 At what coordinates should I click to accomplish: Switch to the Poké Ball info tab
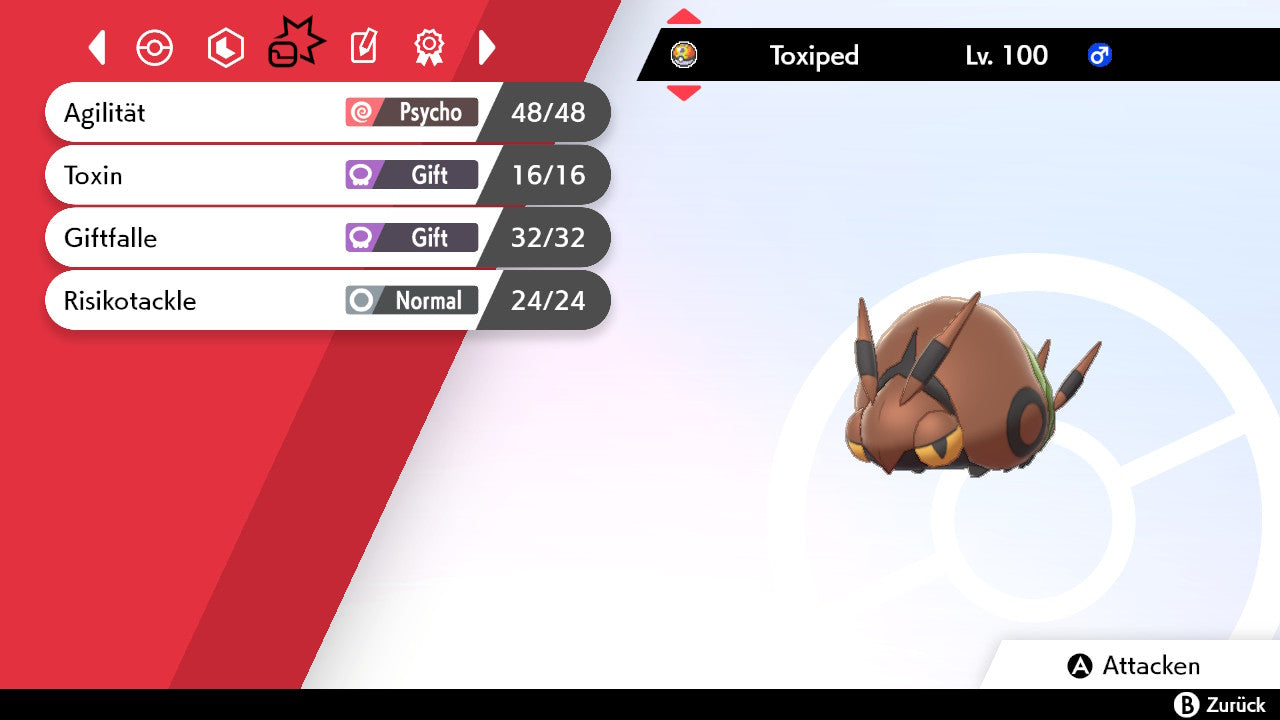(x=155, y=48)
